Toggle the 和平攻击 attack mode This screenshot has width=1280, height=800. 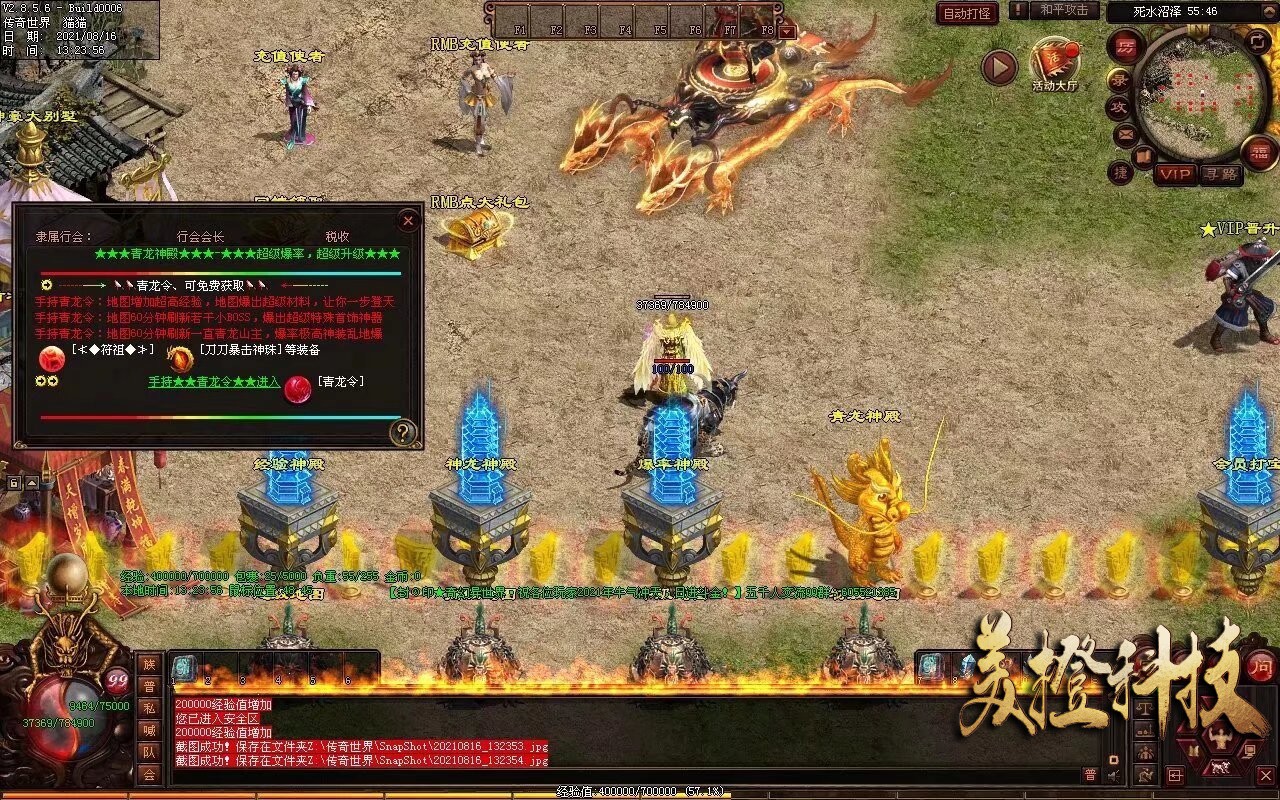(1066, 12)
